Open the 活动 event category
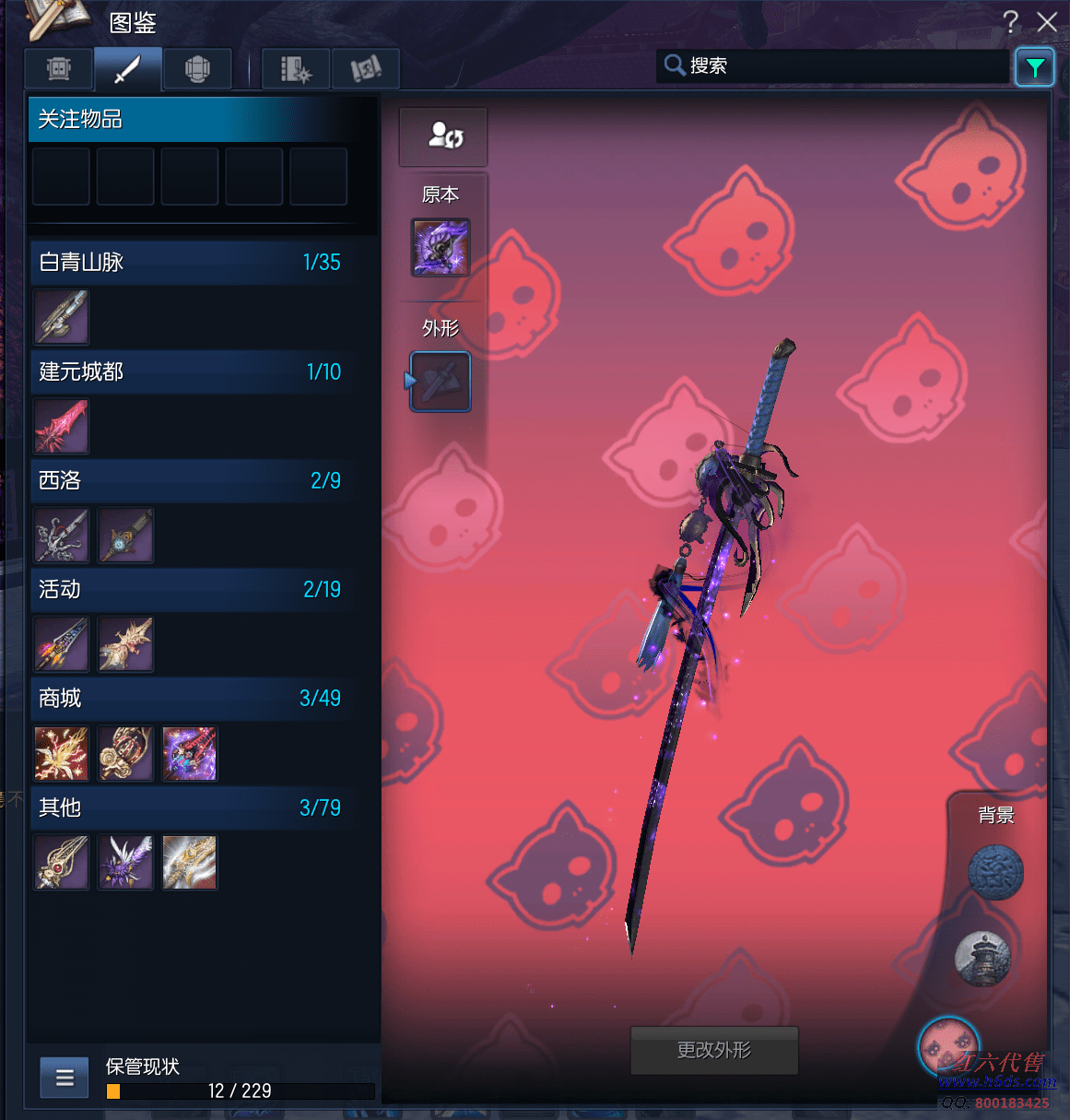The width and height of the screenshot is (1070, 1120). coord(190,589)
